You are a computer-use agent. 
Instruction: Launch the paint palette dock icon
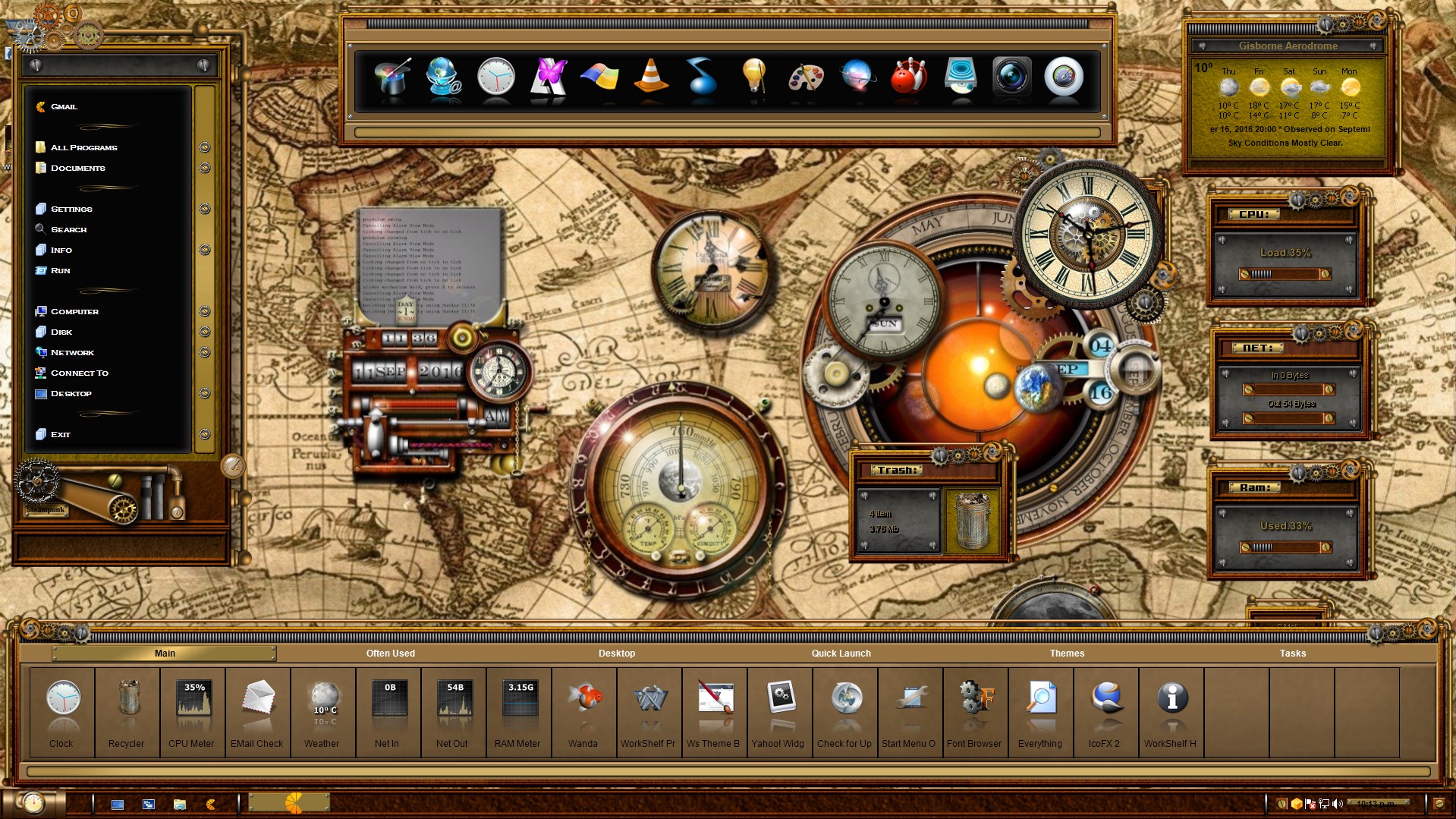click(x=805, y=77)
